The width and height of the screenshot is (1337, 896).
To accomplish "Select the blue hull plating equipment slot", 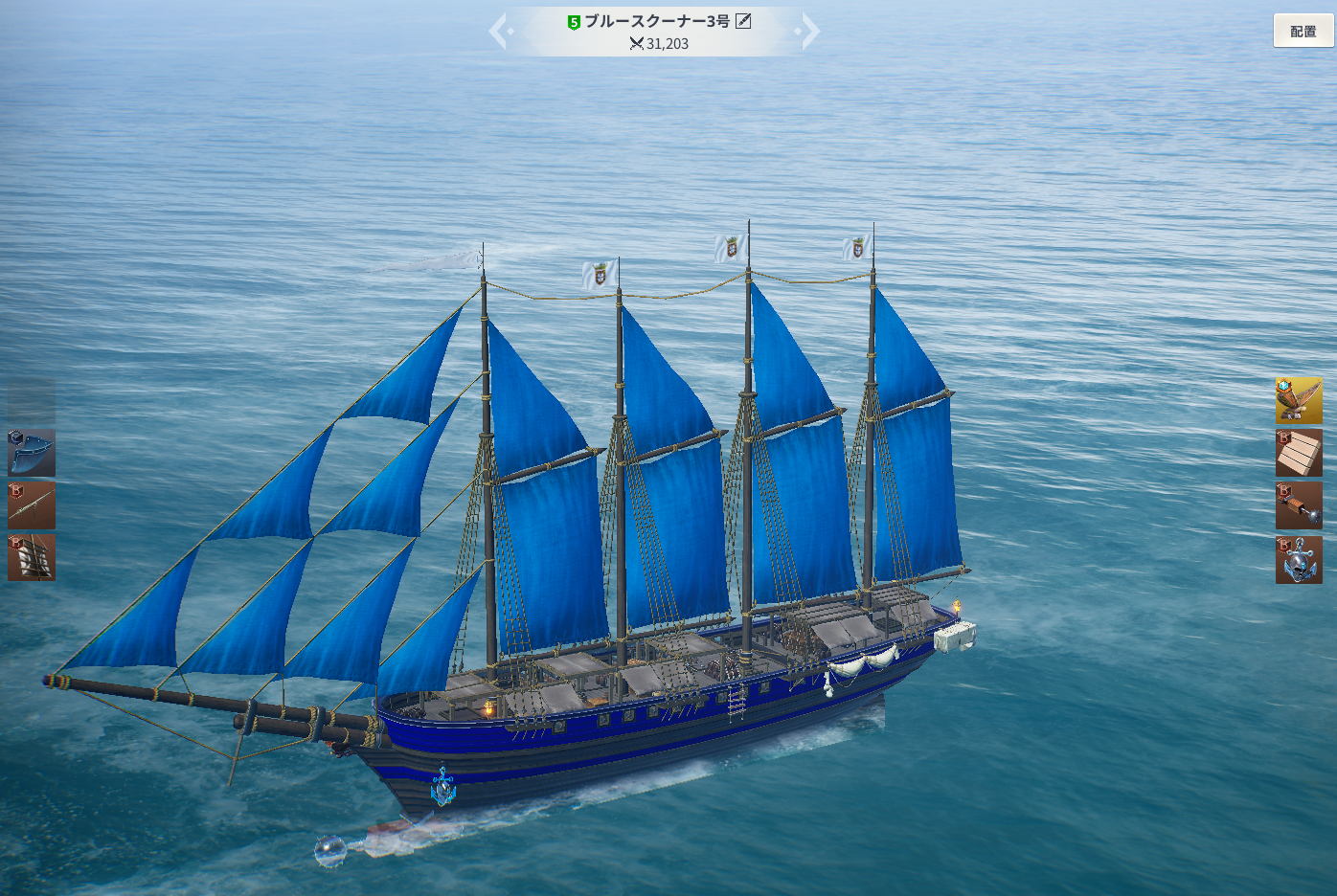I will click(x=32, y=453).
